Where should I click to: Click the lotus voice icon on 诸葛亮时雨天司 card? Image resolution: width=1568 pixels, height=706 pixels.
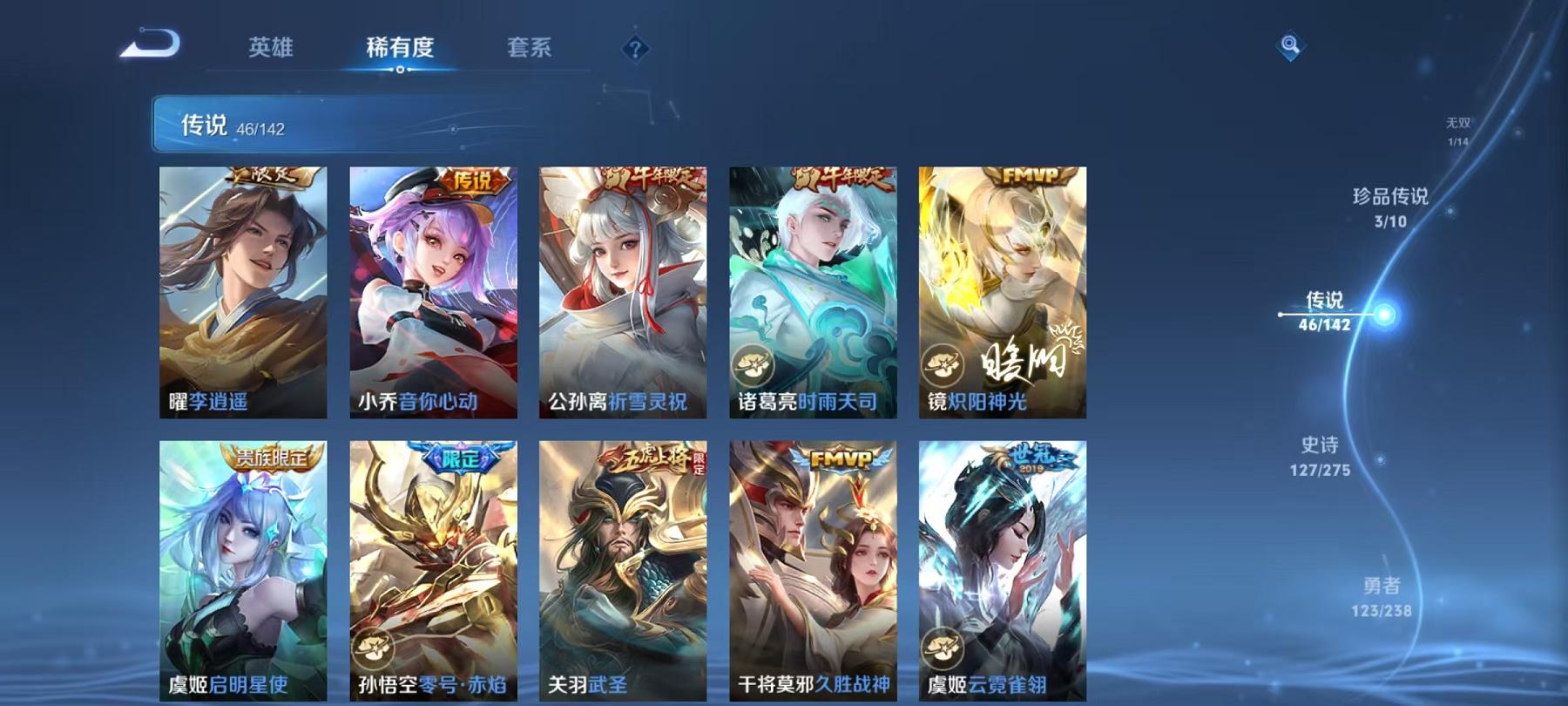751,363
